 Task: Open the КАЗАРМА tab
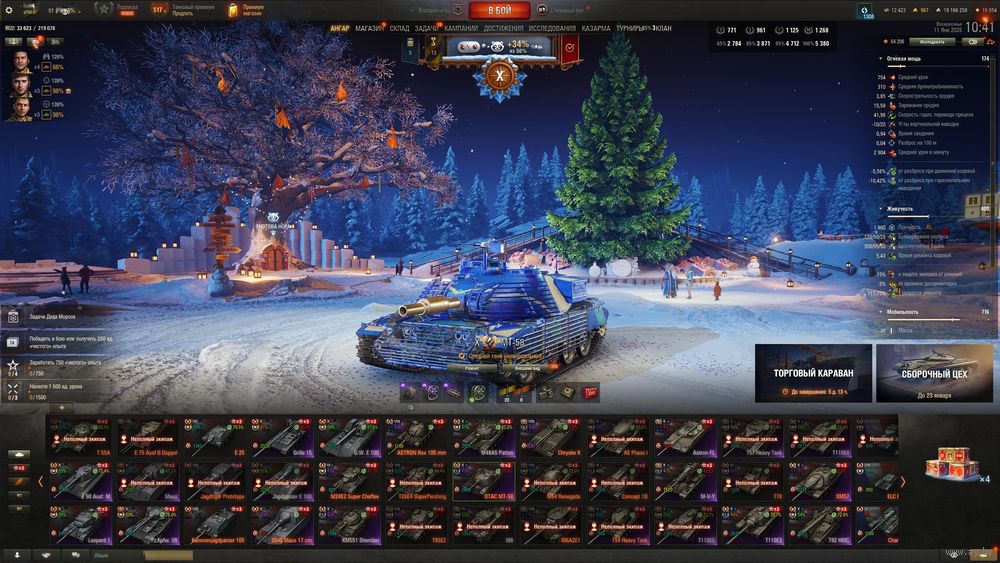596,29
